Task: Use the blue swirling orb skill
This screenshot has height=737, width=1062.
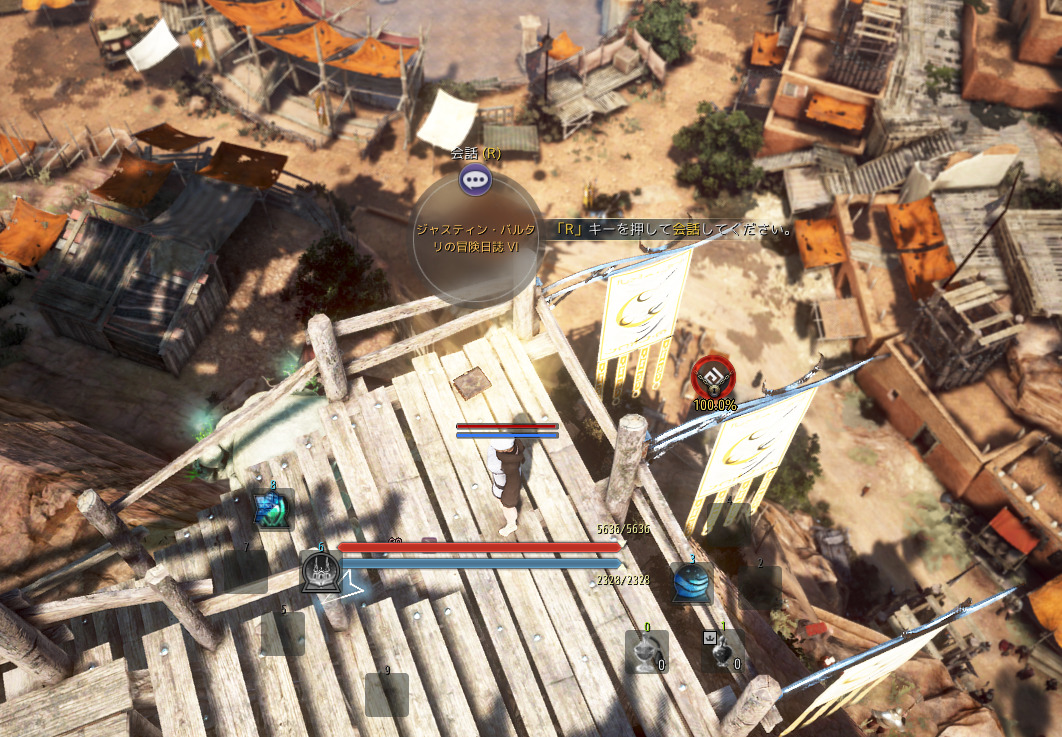Action: [x=691, y=582]
